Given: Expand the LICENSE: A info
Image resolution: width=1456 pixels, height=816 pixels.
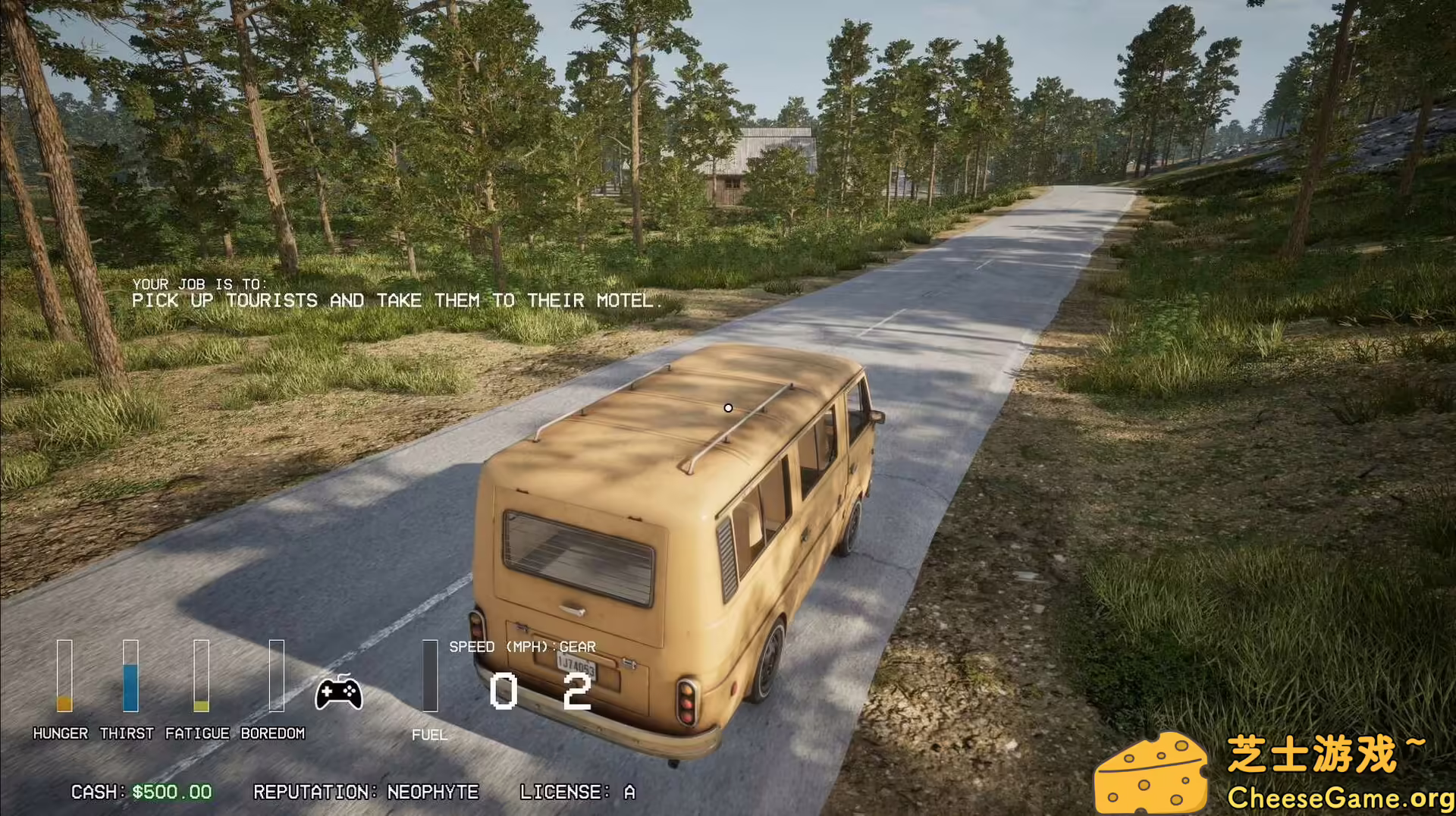Looking at the screenshot, I should (x=578, y=792).
